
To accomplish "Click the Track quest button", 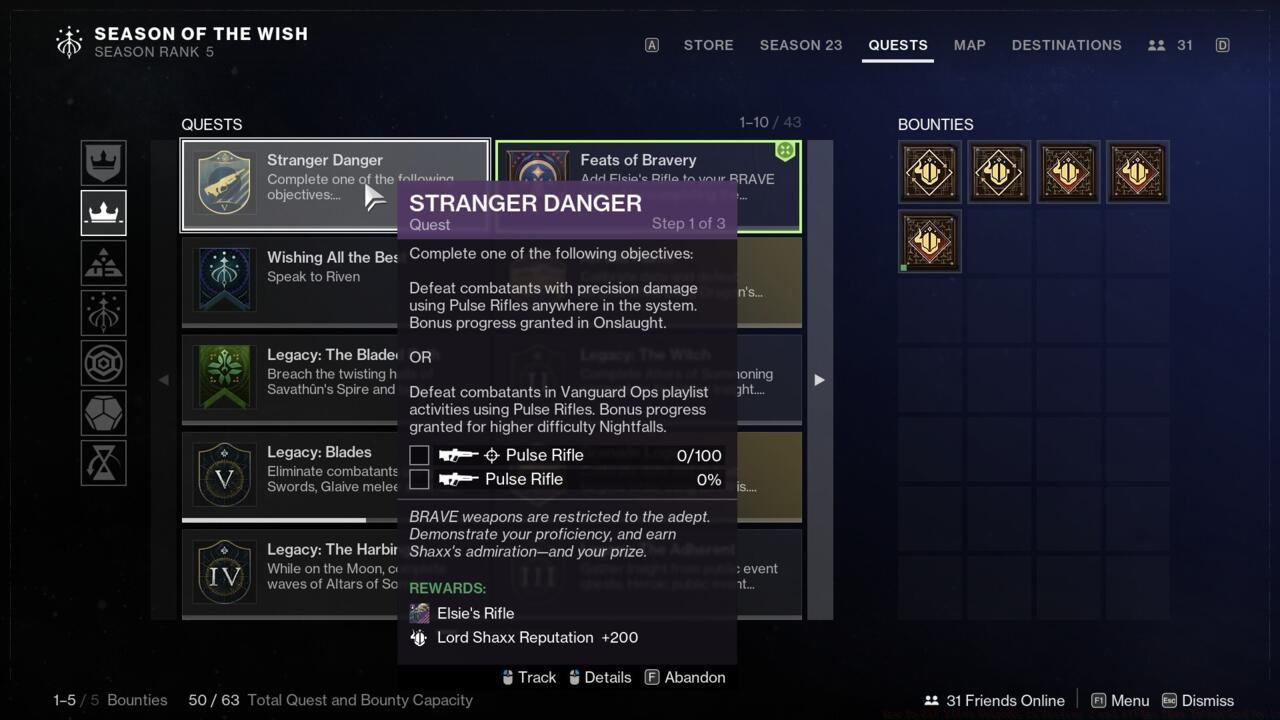I will tap(538, 677).
